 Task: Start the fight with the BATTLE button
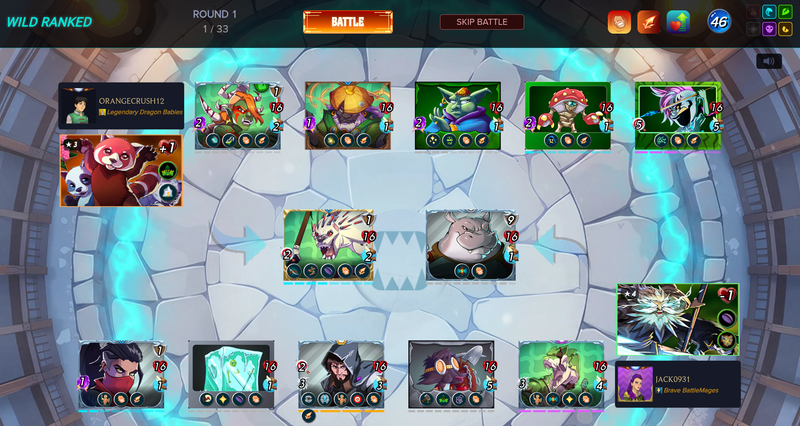(x=347, y=22)
